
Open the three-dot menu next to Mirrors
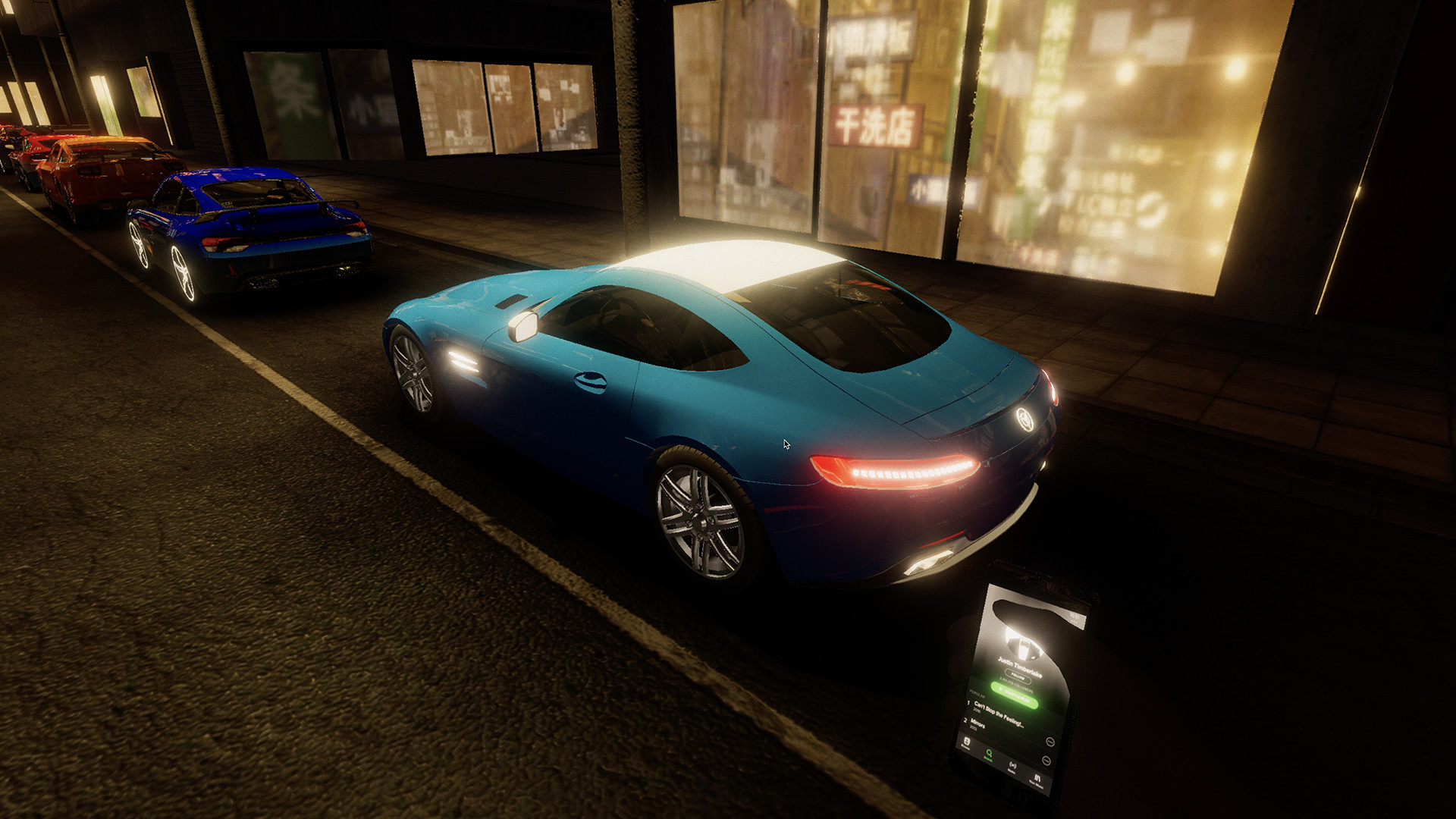pos(1047,760)
